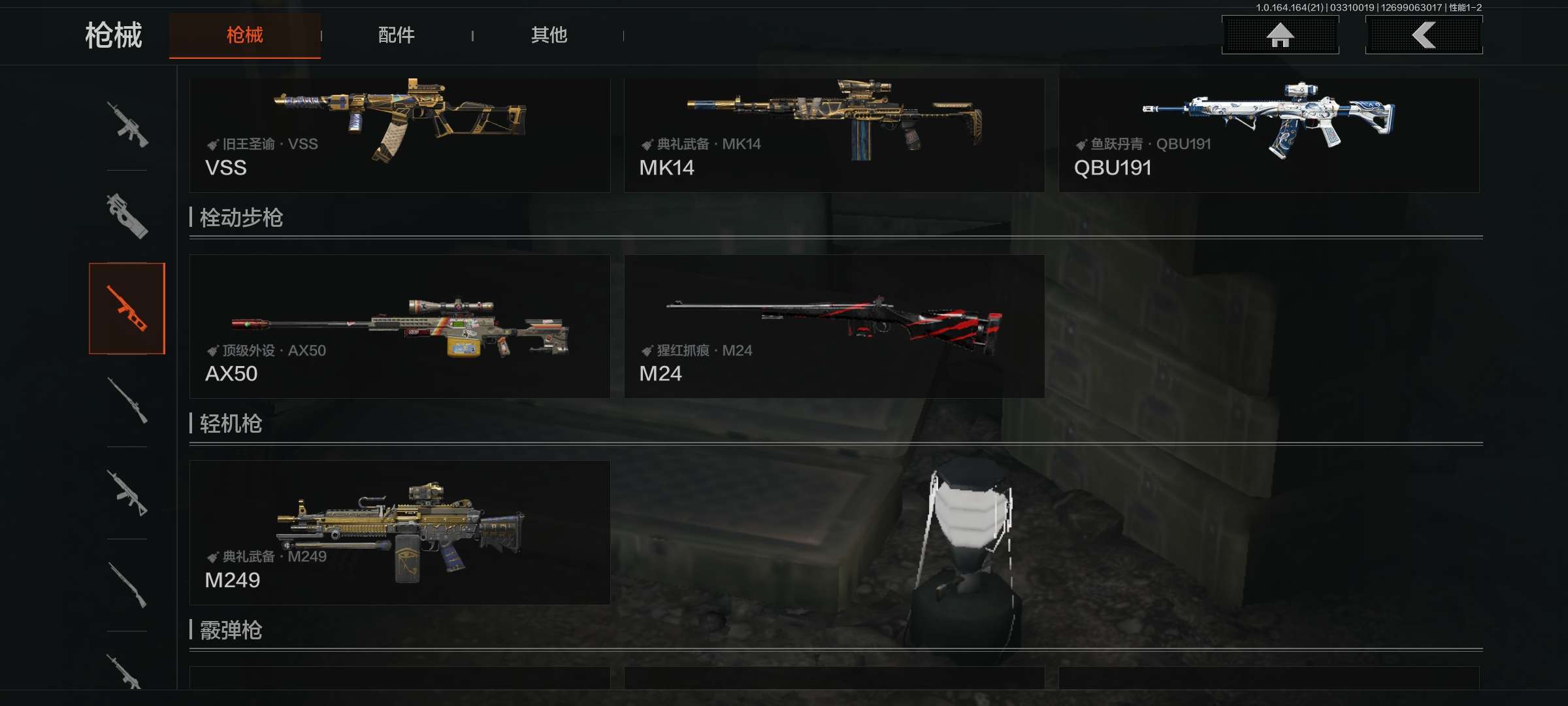
Task: Select the AX50 sniper rifle card
Action: point(399,326)
